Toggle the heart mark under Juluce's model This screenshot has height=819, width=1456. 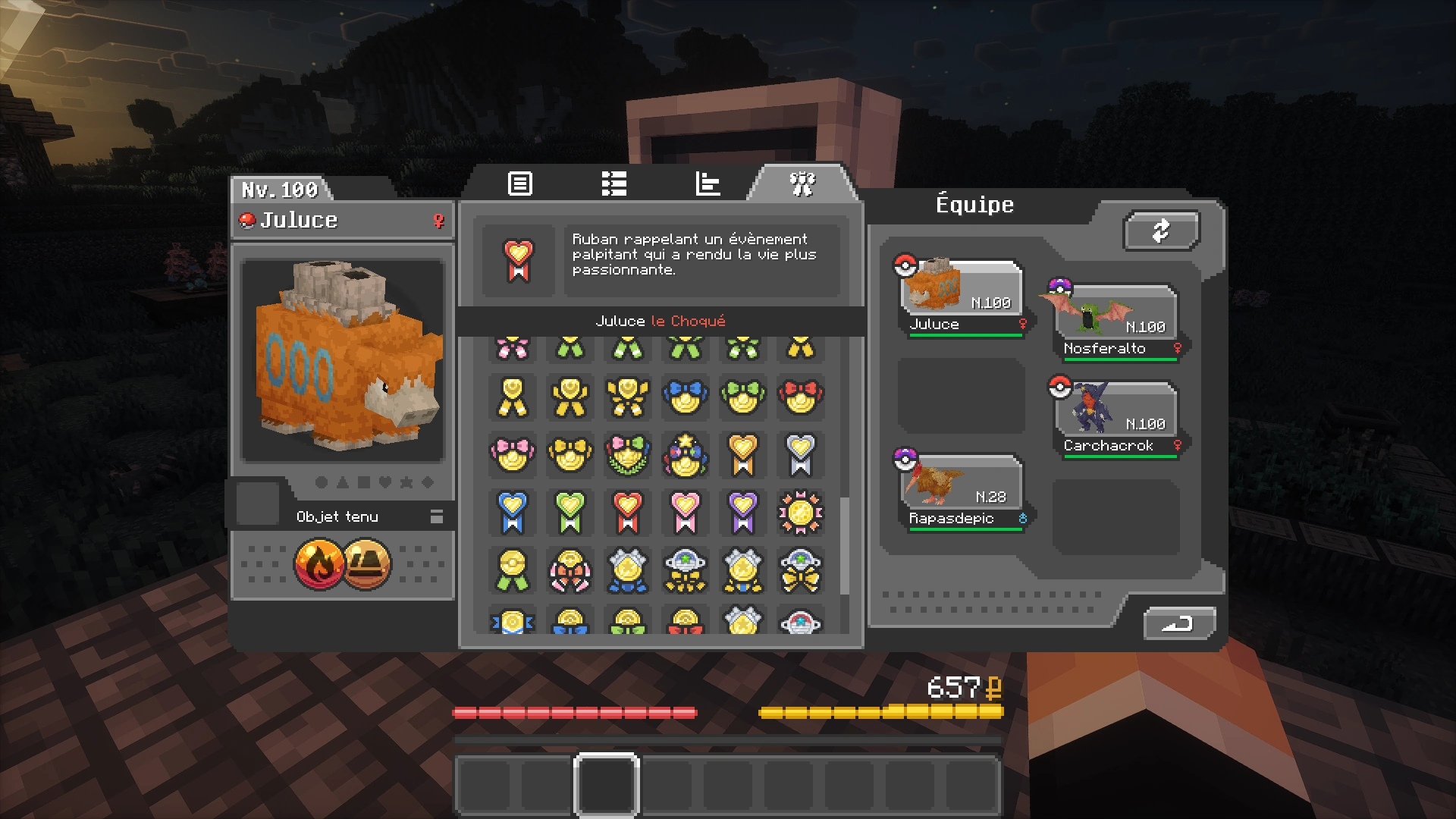(x=385, y=482)
